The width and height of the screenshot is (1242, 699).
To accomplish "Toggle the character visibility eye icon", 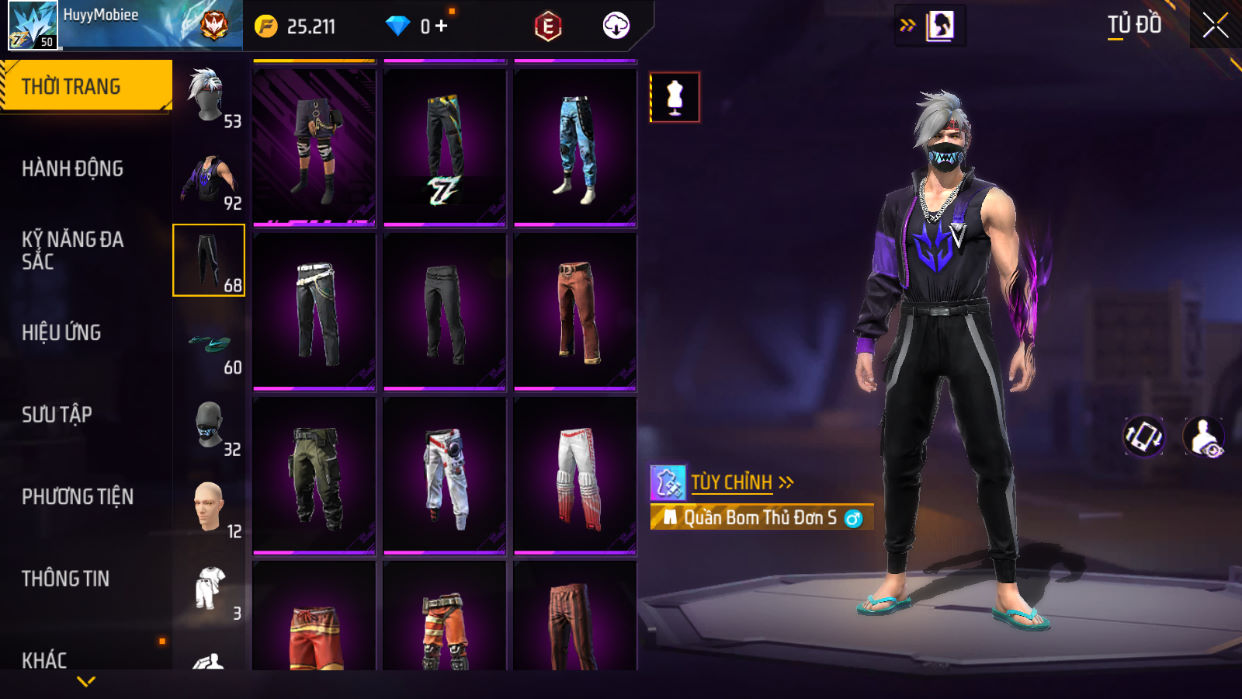I will click(x=1203, y=437).
